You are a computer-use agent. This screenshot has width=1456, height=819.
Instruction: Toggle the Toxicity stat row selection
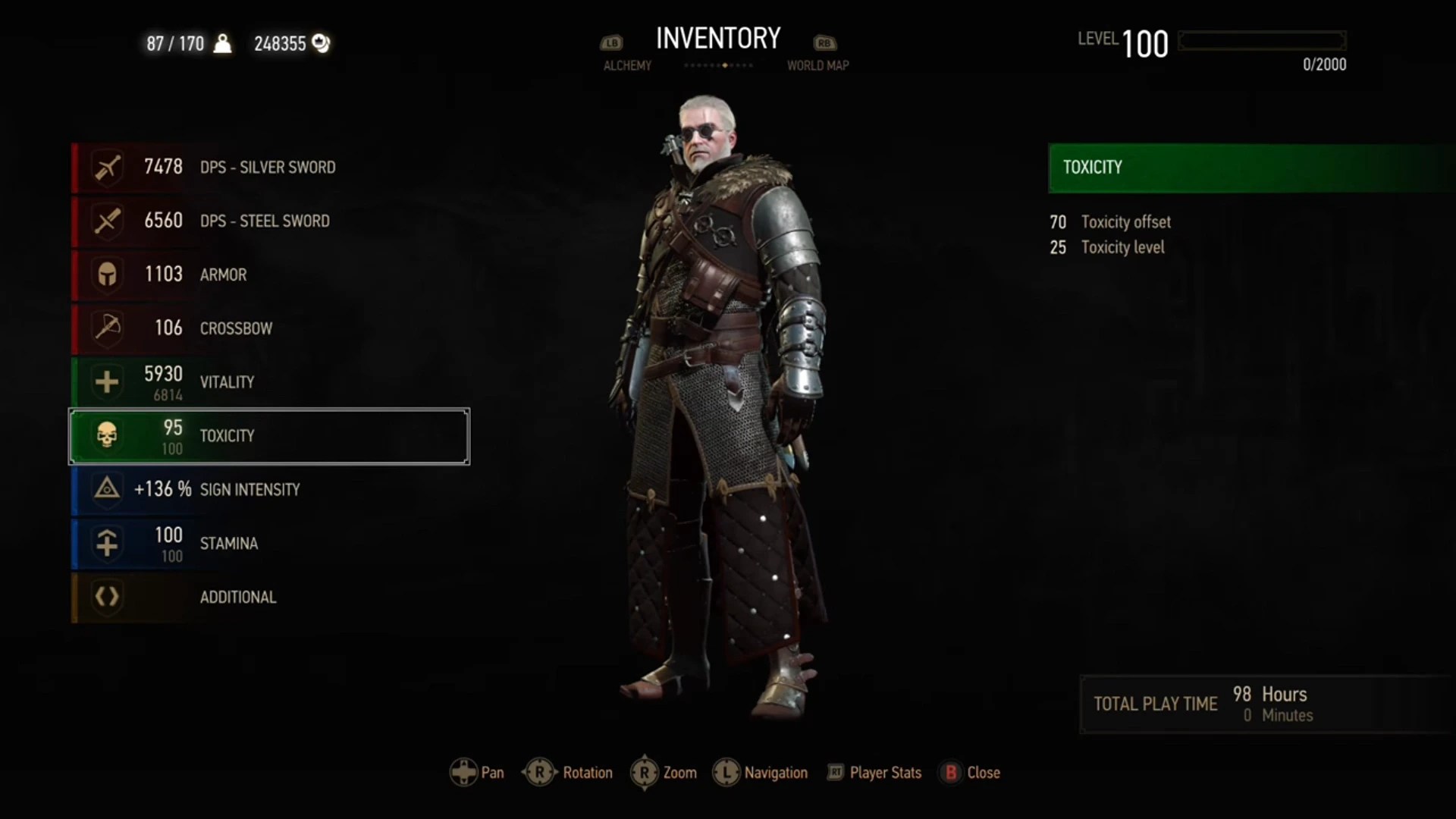pyautogui.click(x=268, y=436)
